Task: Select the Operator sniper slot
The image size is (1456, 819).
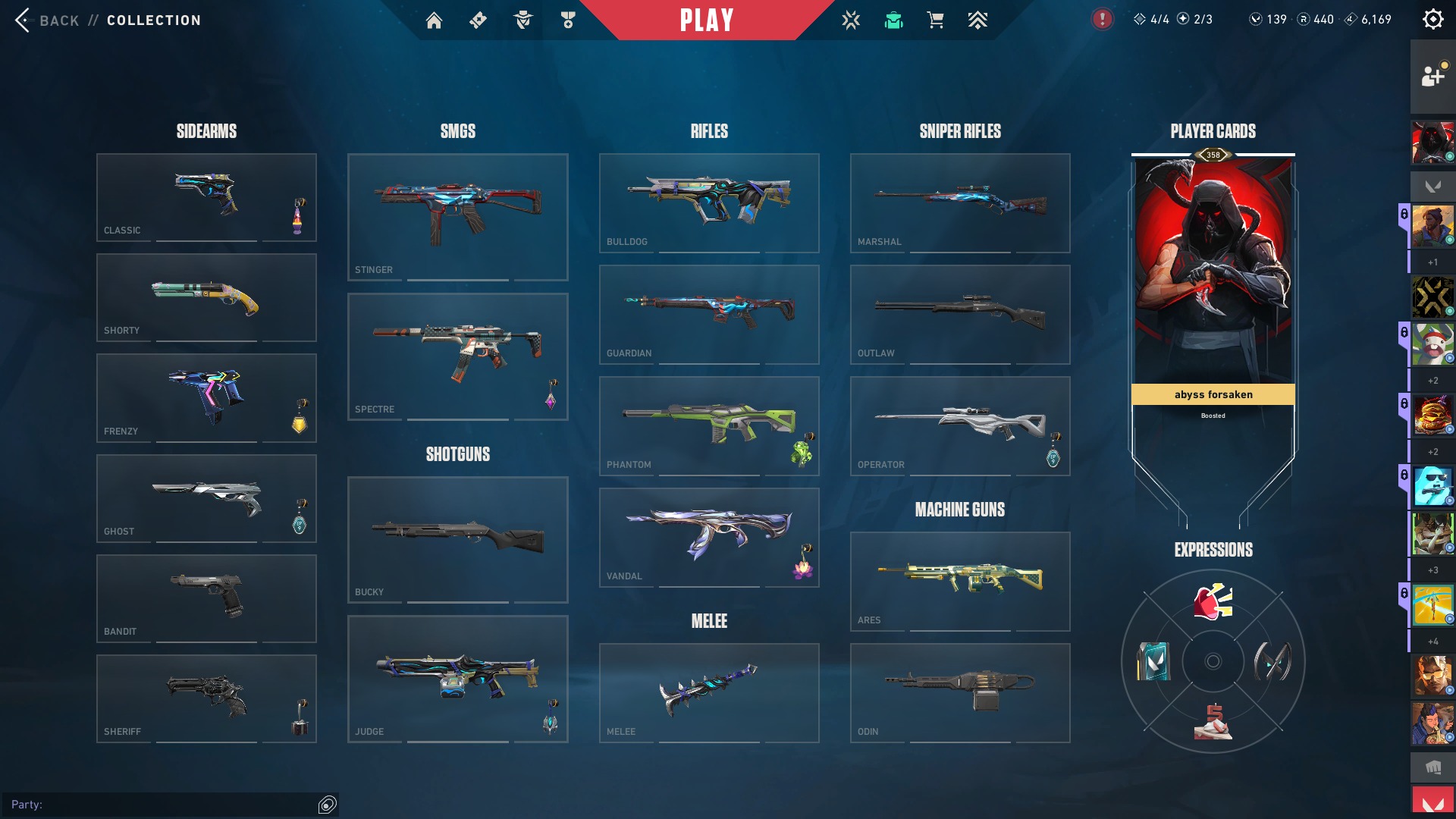Action: [x=960, y=425]
